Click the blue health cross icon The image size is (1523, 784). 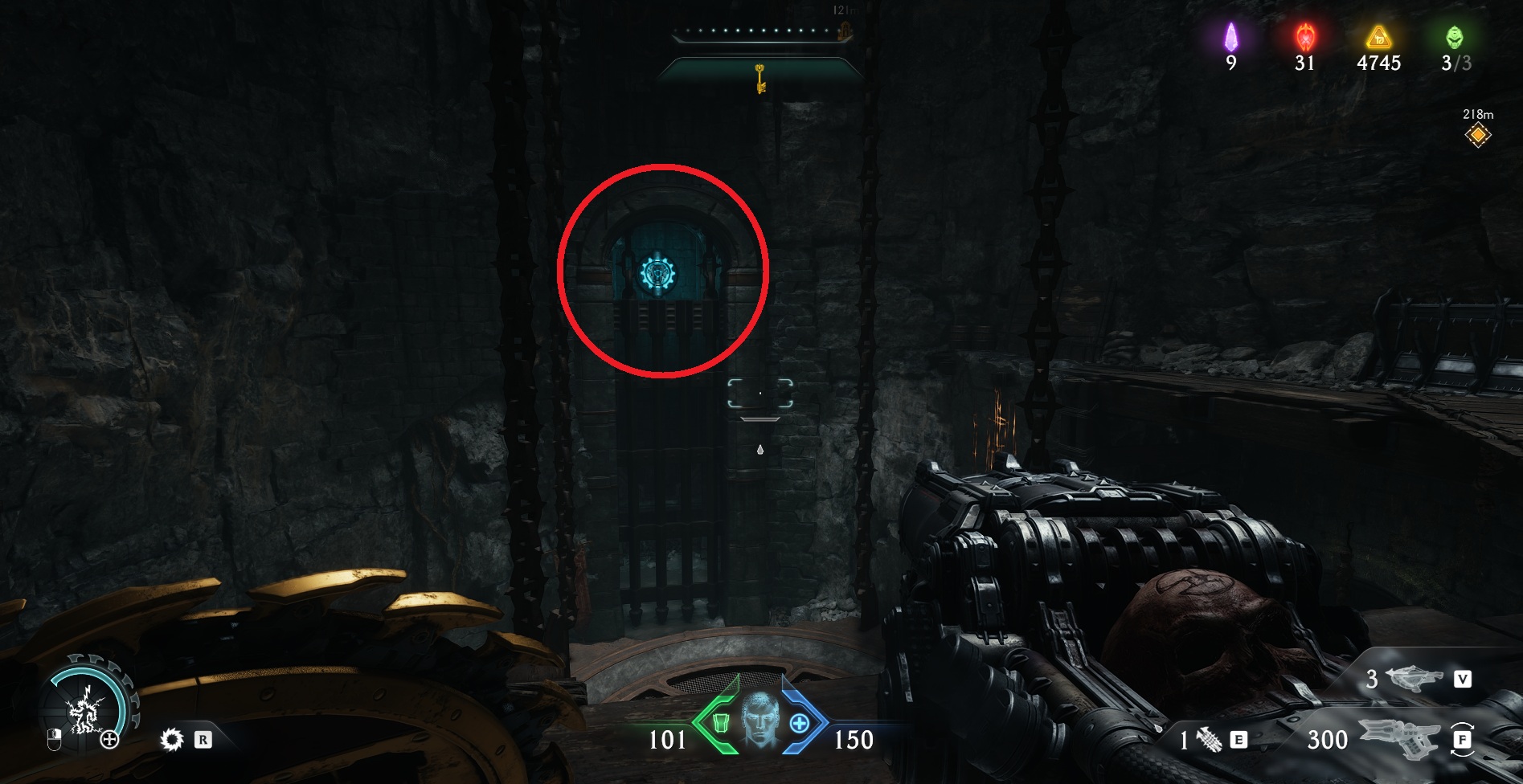pyautogui.click(x=799, y=723)
